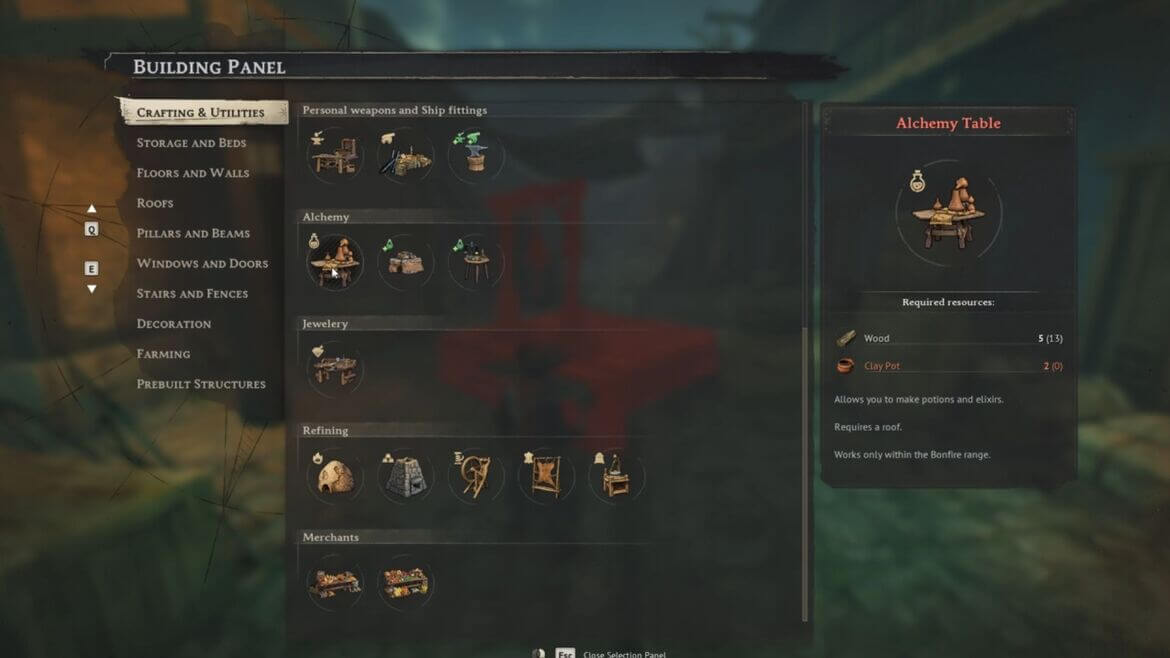Select the hide tanning rack icon
This screenshot has height=658, width=1170.
click(546, 476)
